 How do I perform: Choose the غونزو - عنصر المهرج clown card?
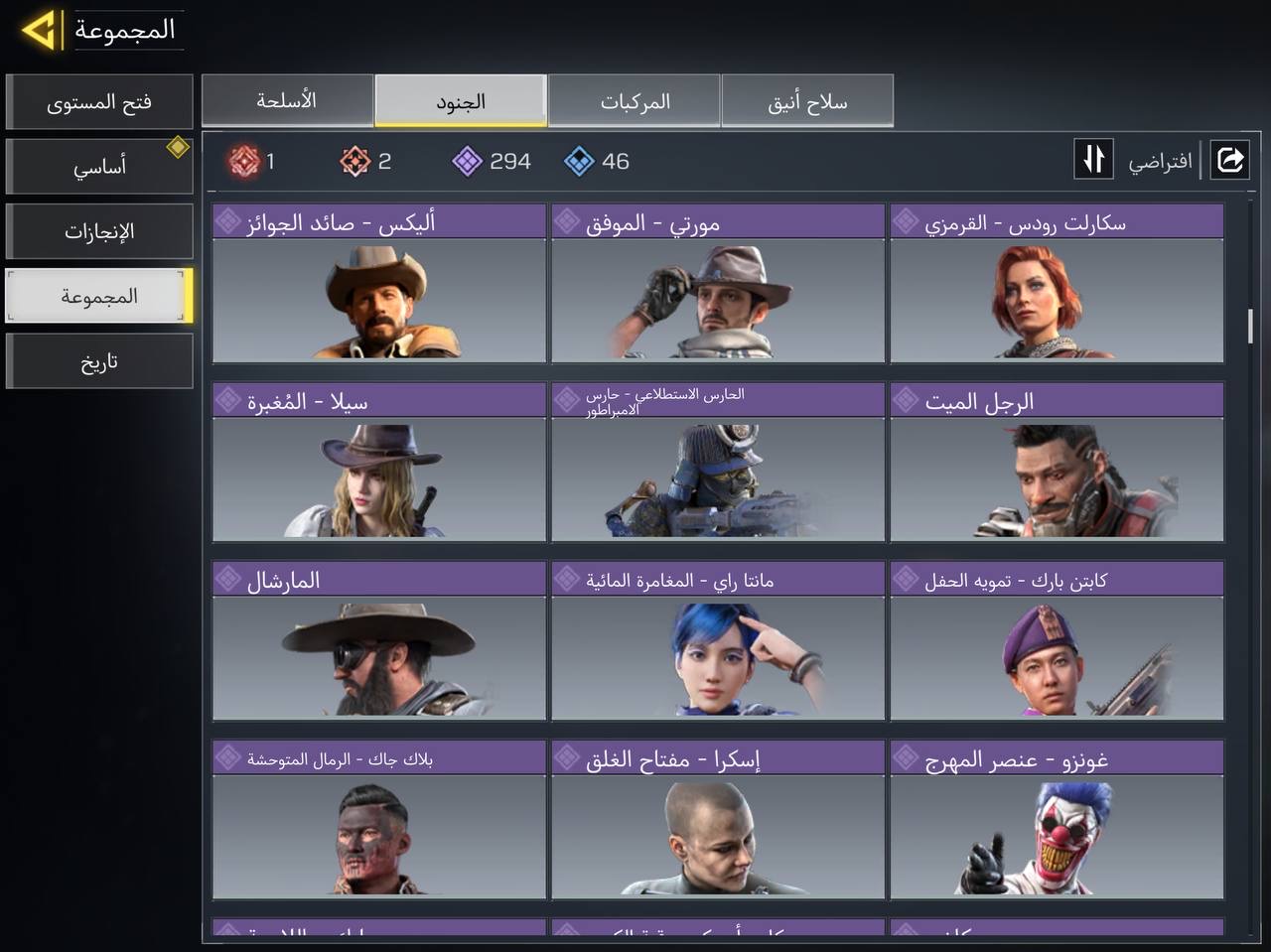tap(1057, 820)
